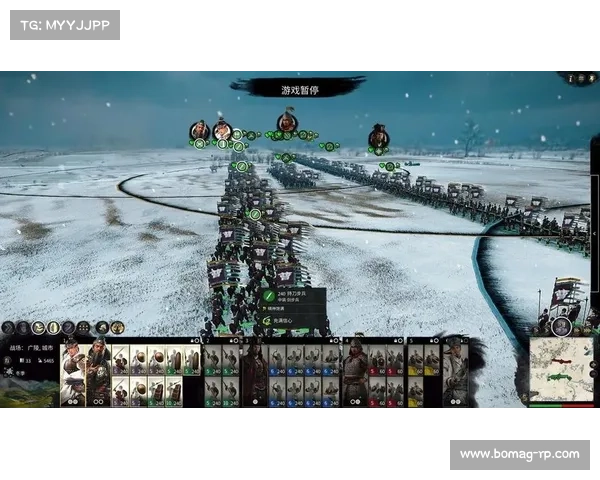Select the general portrait in retinue 3
The height and width of the screenshot is (480, 600).
pos(253,372)
